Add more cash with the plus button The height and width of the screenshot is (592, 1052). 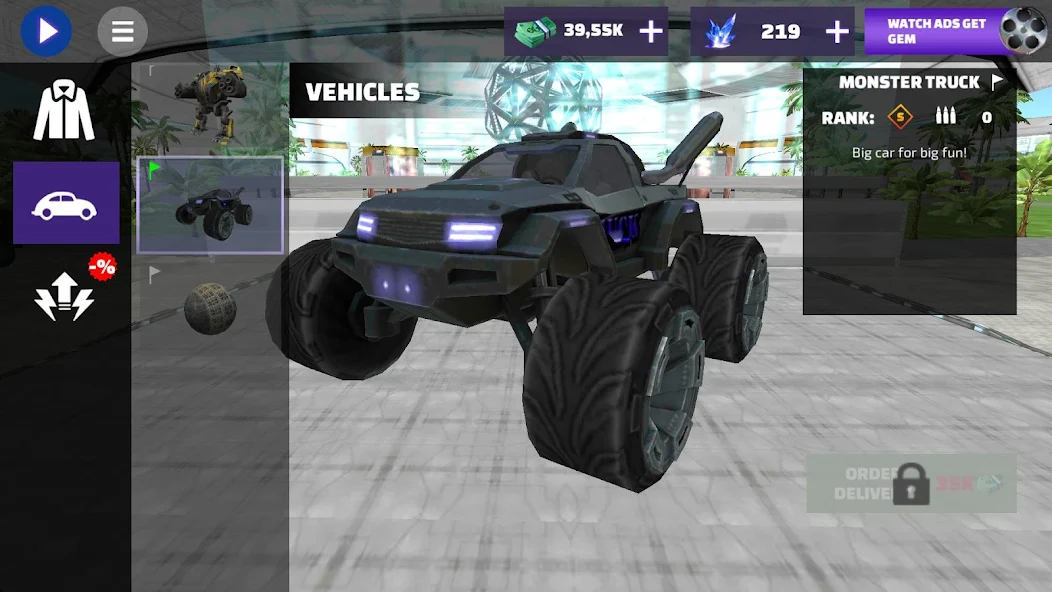point(651,32)
